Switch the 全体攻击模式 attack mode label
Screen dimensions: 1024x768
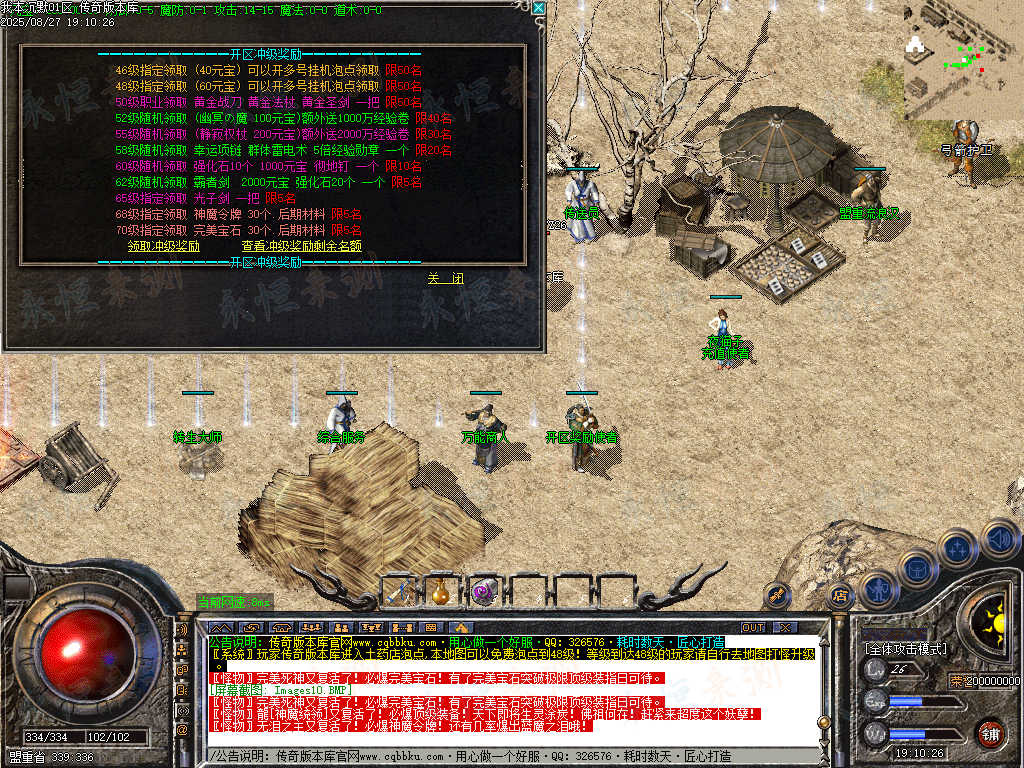click(905, 649)
